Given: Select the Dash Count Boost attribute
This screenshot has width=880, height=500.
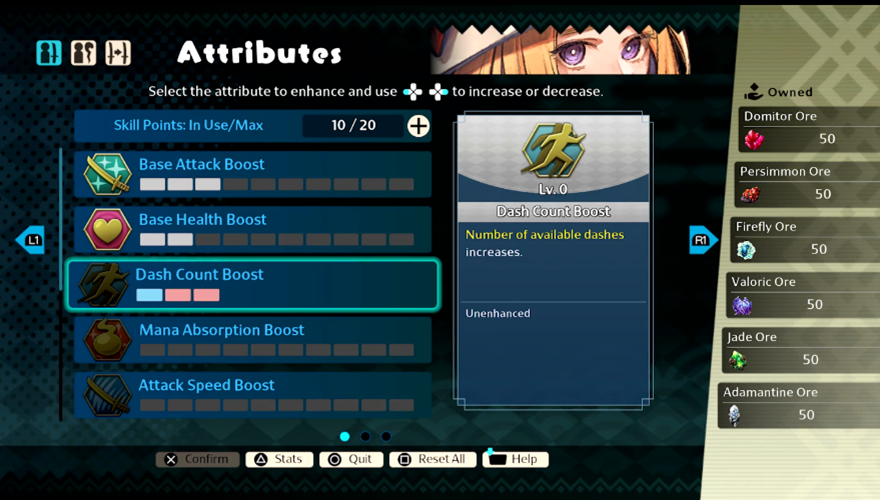Looking at the screenshot, I should pyautogui.click(x=252, y=284).
